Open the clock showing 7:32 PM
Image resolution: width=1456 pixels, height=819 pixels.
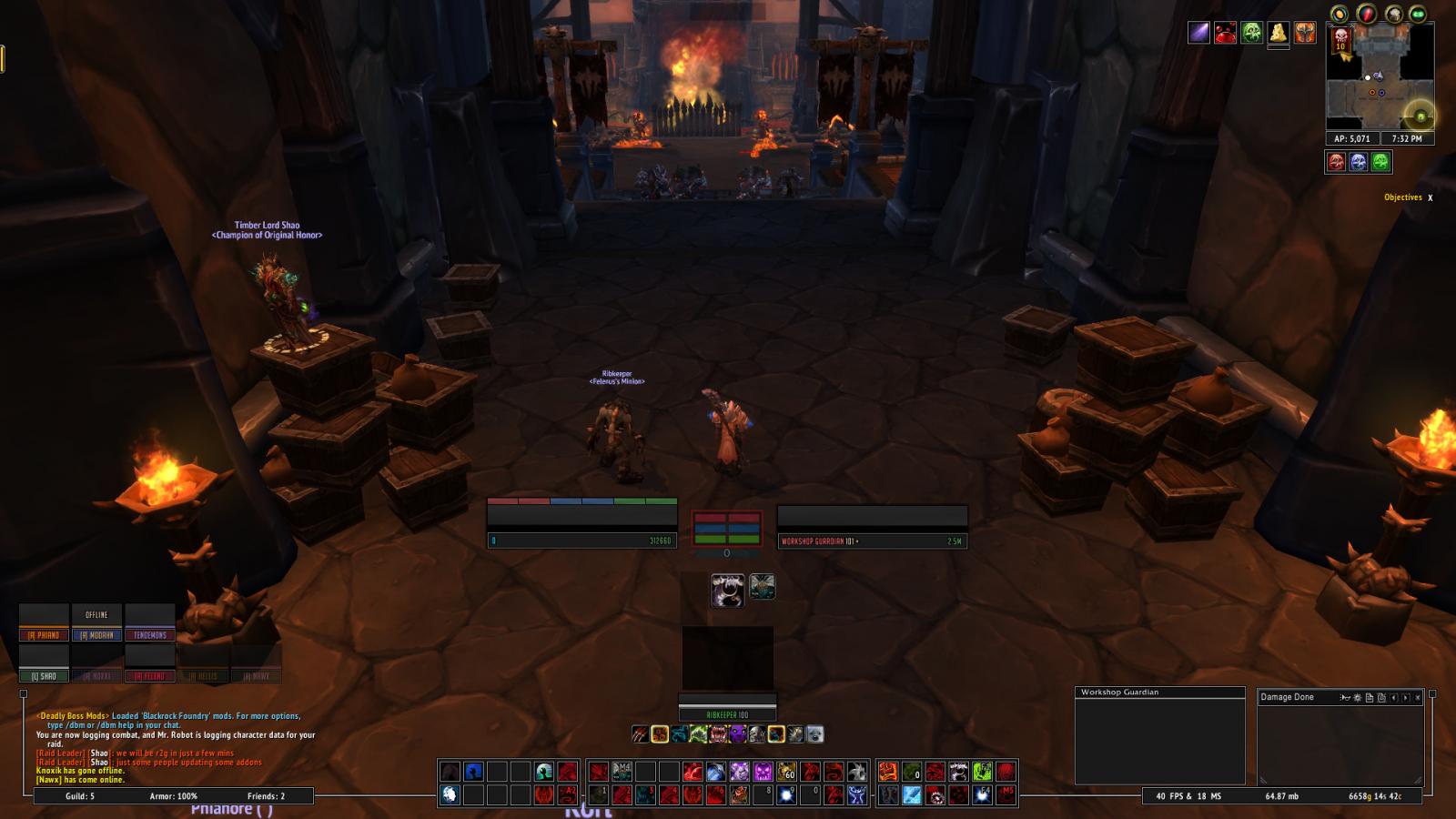(1407, 139)
